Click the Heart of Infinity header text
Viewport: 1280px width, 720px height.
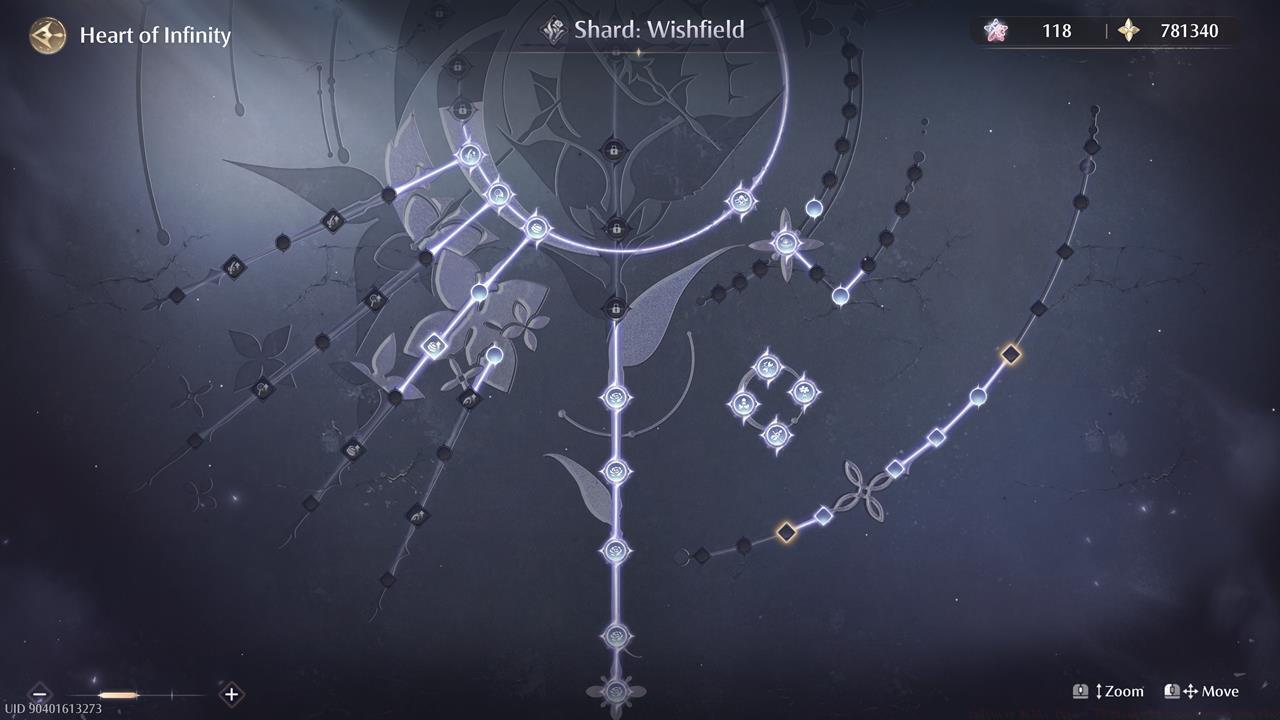(154, 35)
